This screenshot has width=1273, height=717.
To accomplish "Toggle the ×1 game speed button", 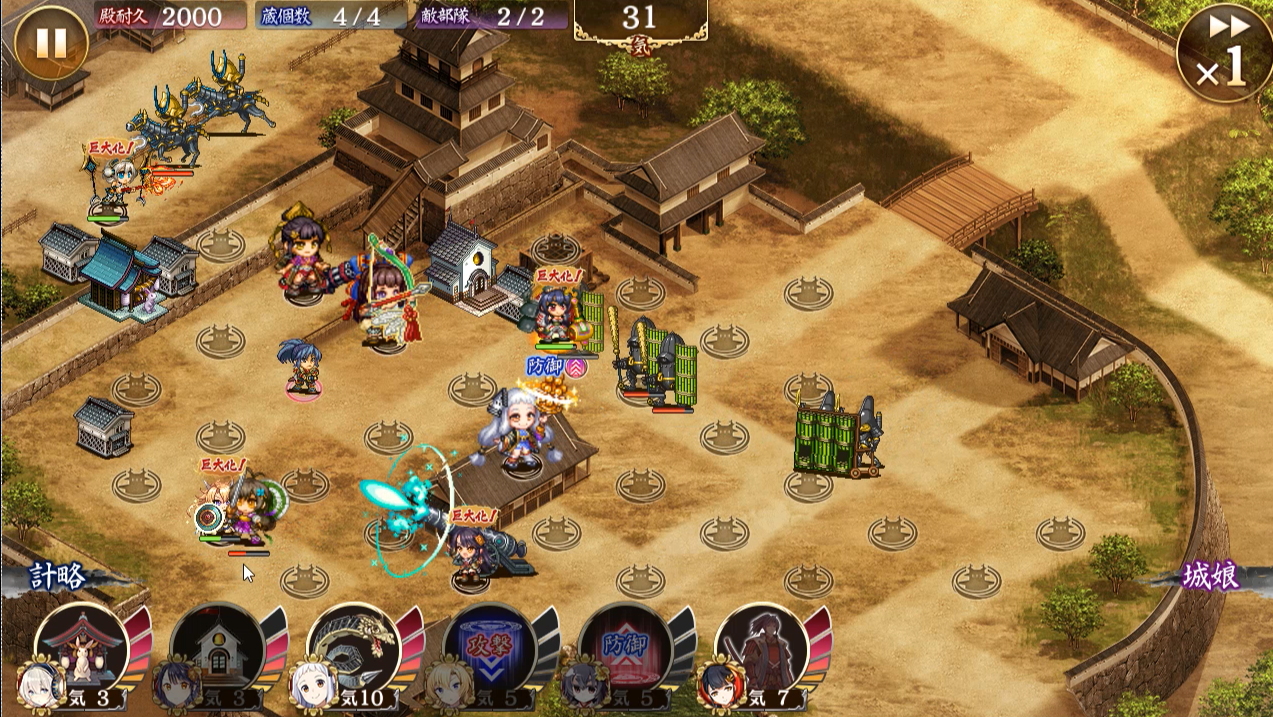I will 1225,53.
